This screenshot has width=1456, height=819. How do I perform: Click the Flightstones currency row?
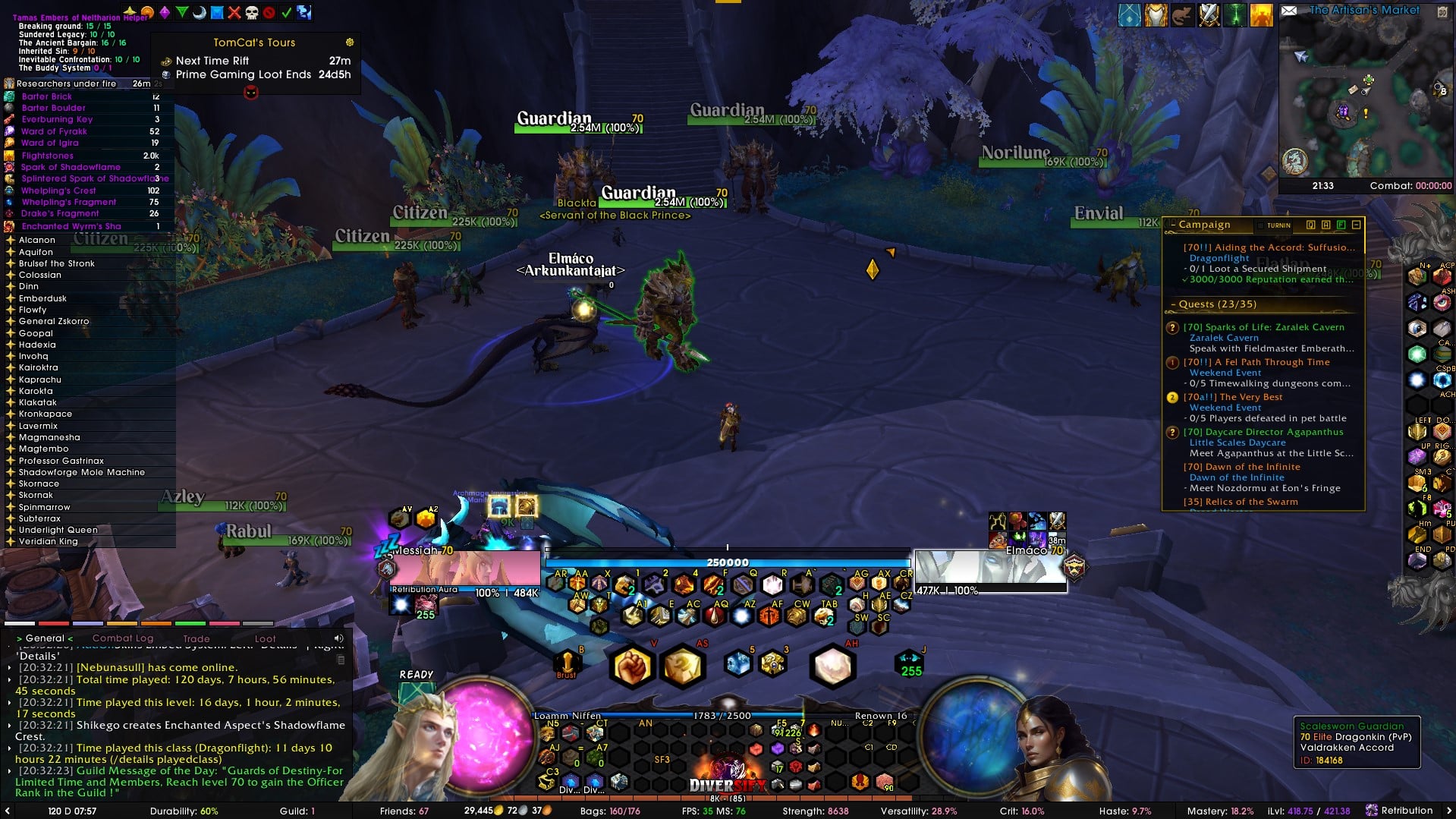coord(48,156)
